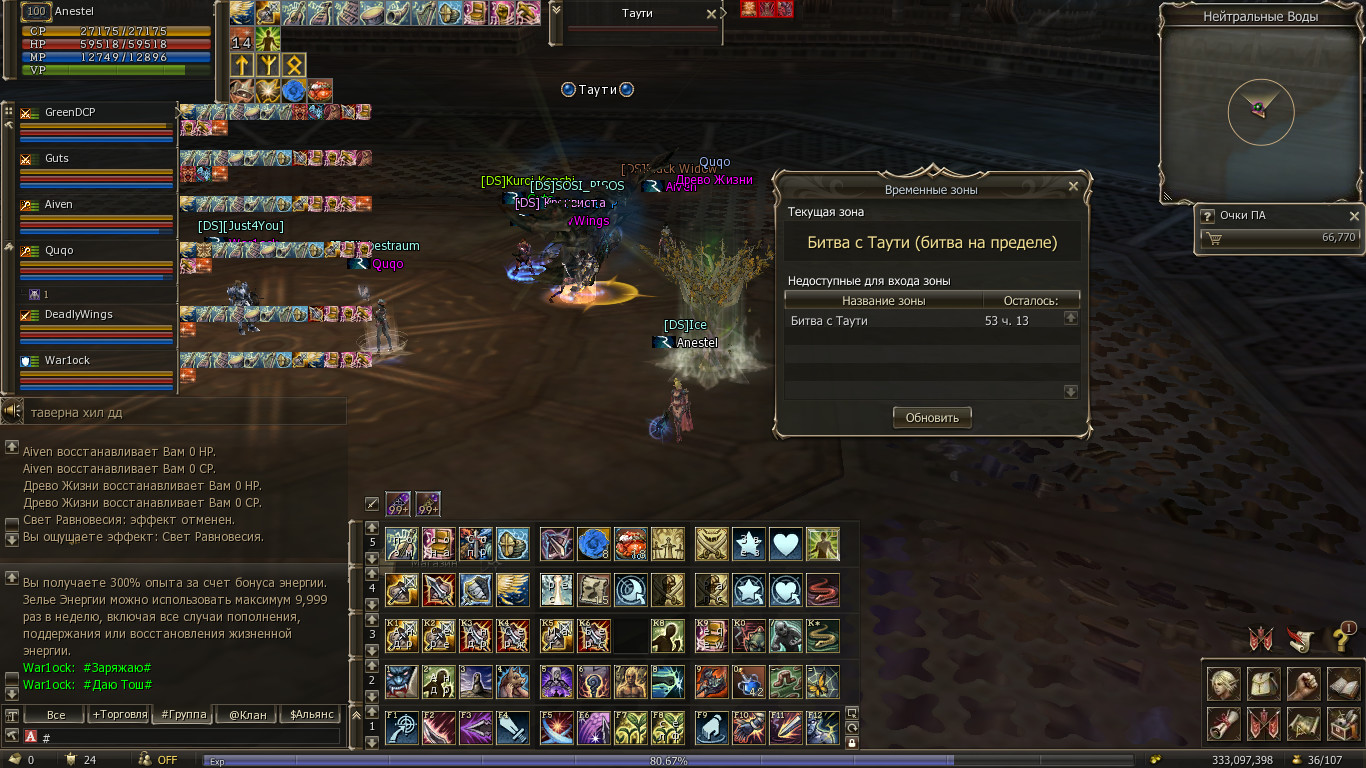Activate the F4 sword skill slot
Viewport: 1366px width, 768px height.
[513, 727]
